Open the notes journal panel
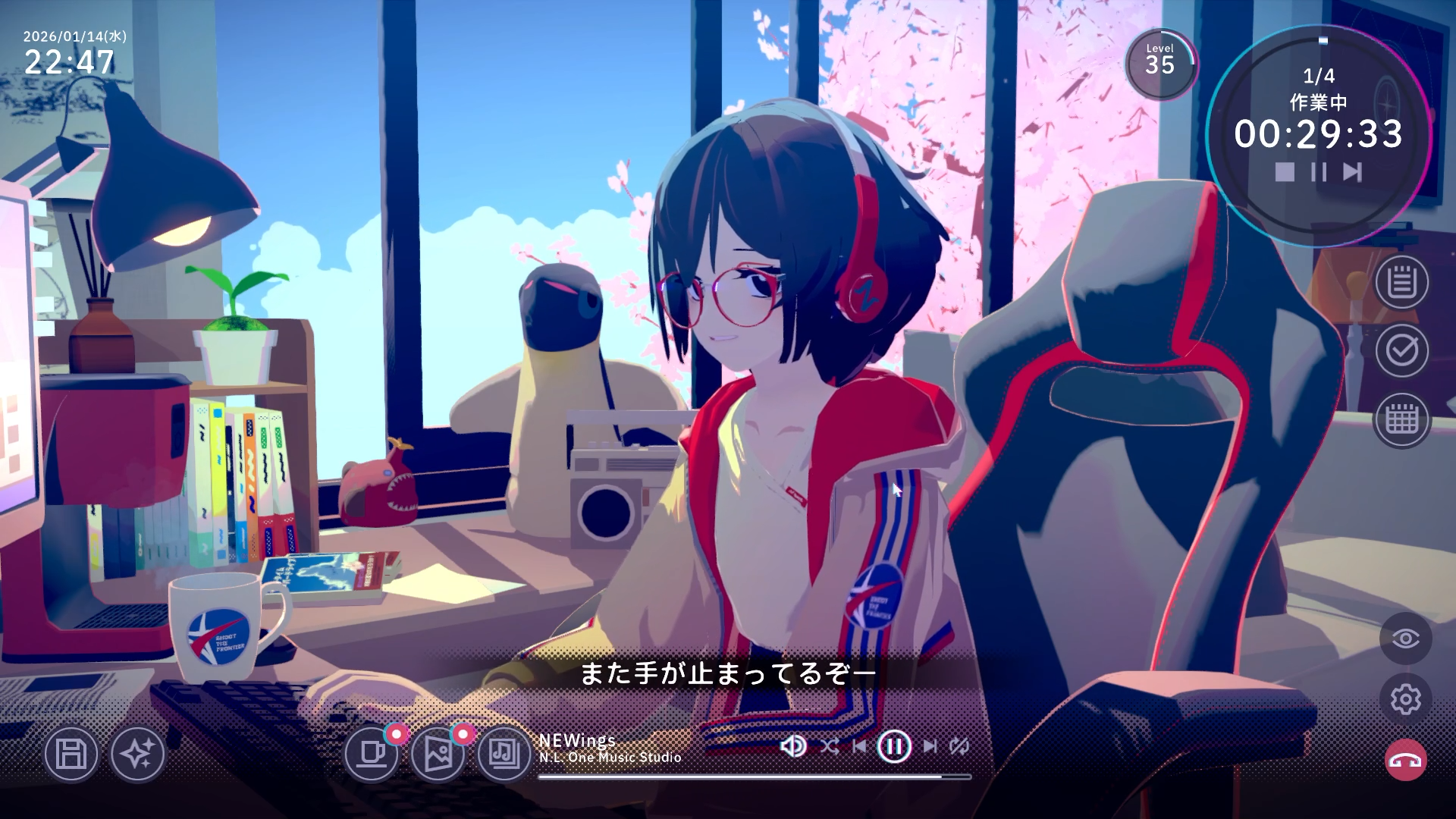Viewport: 1456px width, 819px height. (x=1402, y=284)
